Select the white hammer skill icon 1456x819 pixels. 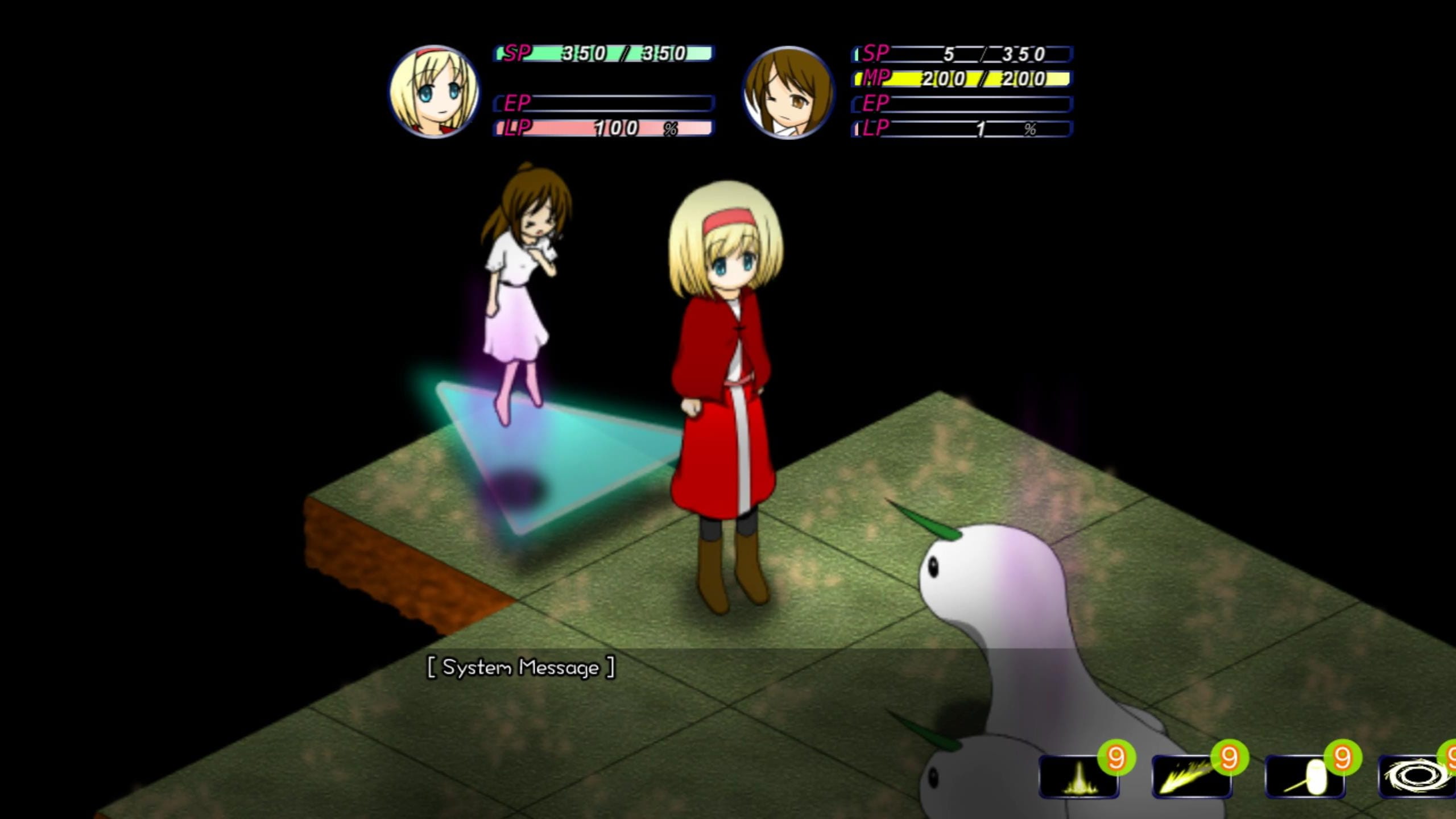(x=1304, y=777)
